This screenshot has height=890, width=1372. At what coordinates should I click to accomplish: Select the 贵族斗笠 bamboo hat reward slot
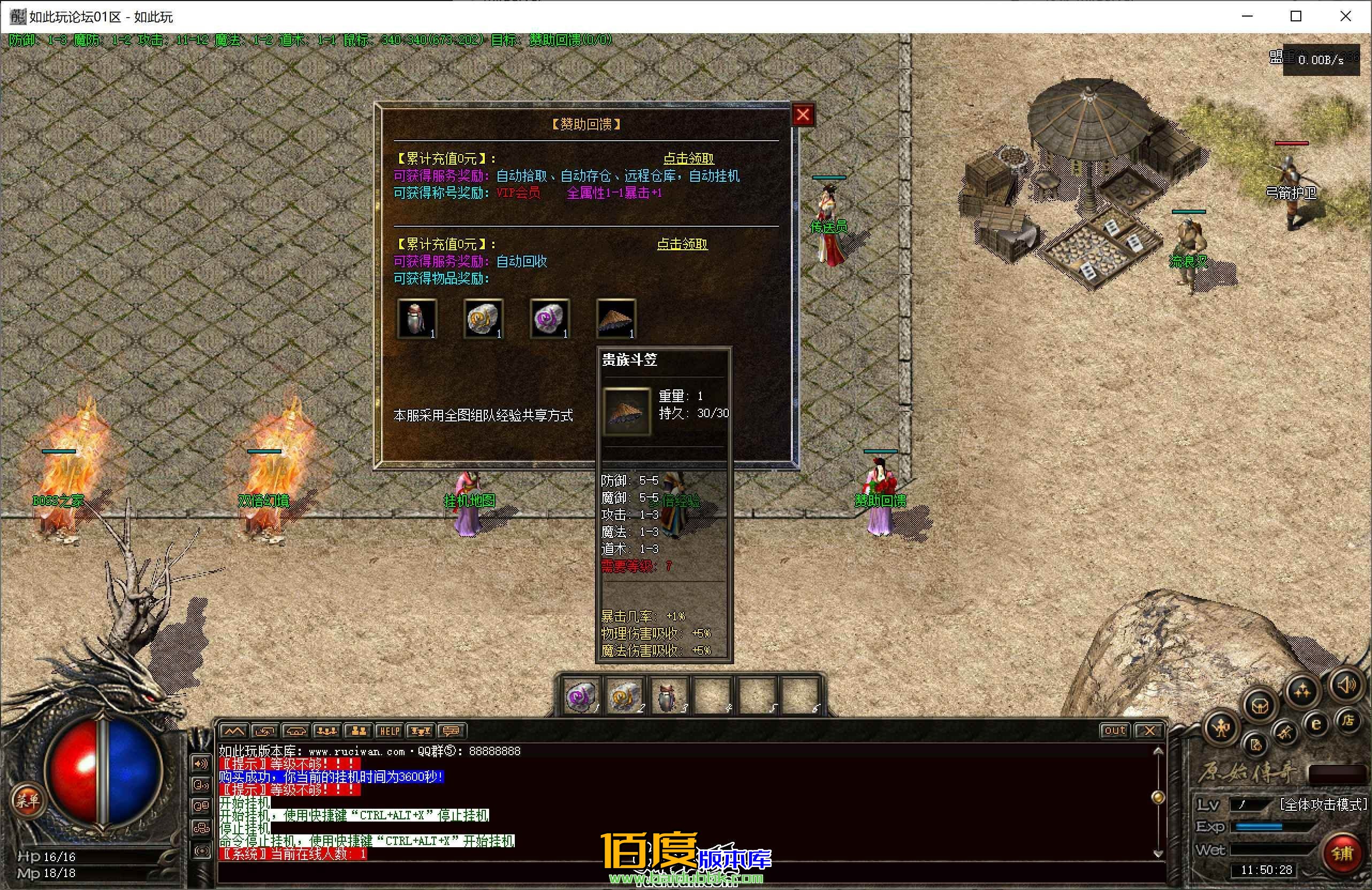click(616, 319)
